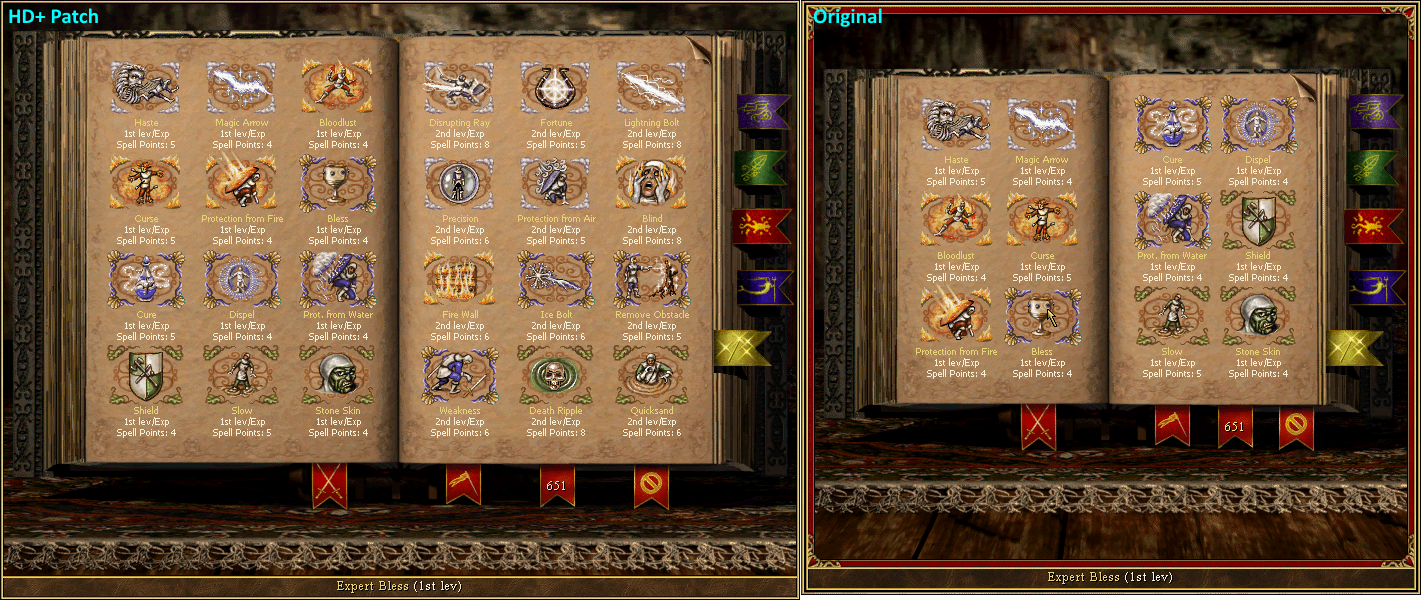Cast the Disrupting Ray spell
Image resolution: width=1421 pixels, height=600 pixels.
pyautogui.click(x=458, y=87)
